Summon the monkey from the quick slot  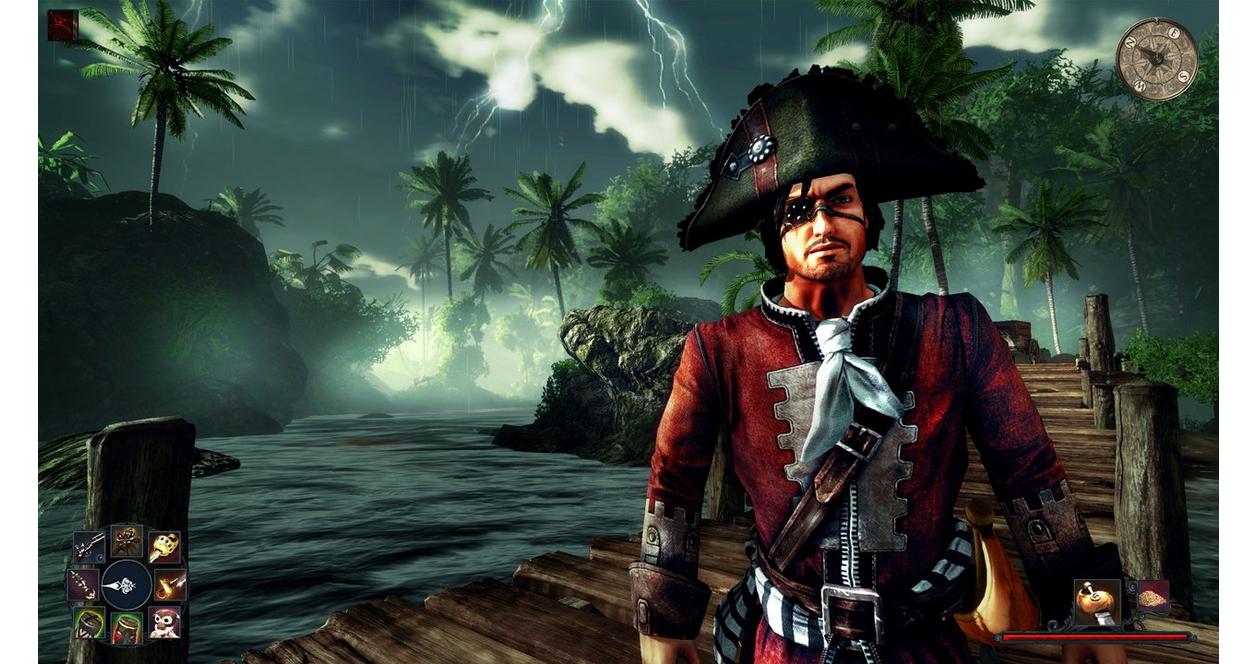click(x=164, y=622)
